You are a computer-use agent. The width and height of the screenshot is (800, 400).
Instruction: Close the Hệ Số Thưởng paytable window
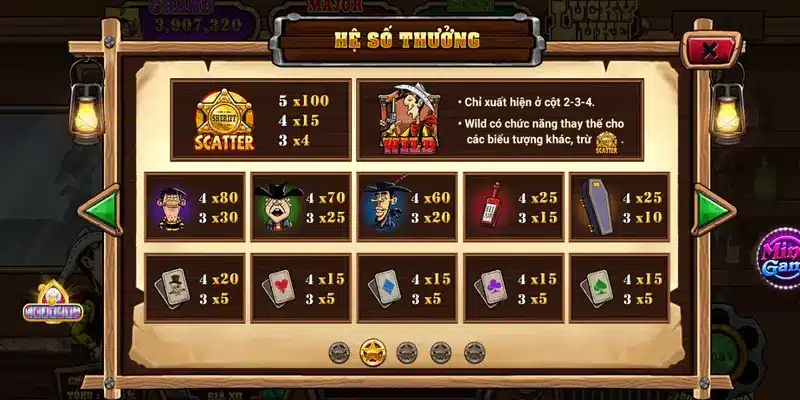point(709,50)
